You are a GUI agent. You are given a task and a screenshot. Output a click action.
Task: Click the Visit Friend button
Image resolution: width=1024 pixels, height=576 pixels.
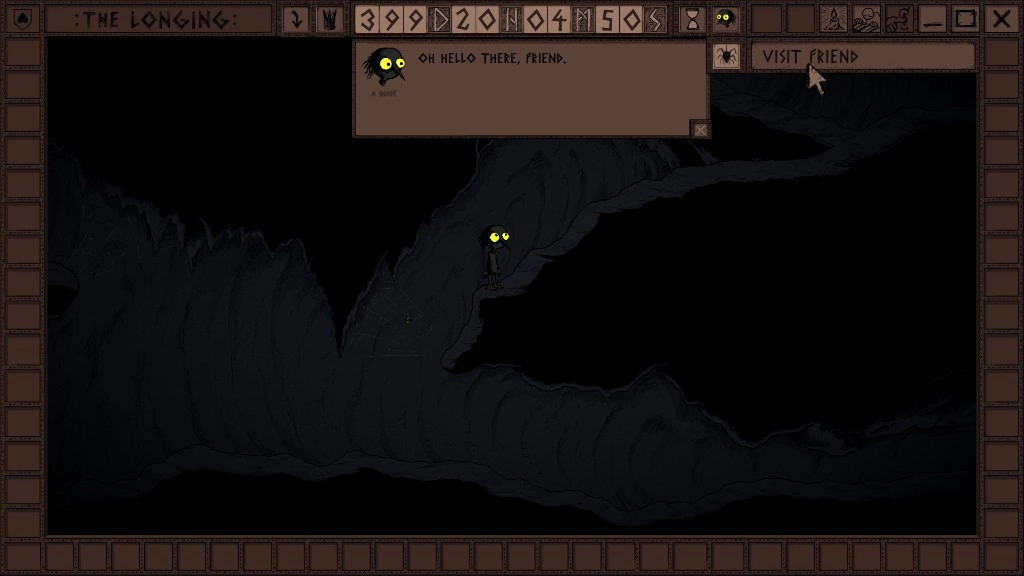(x=862, y=57)
